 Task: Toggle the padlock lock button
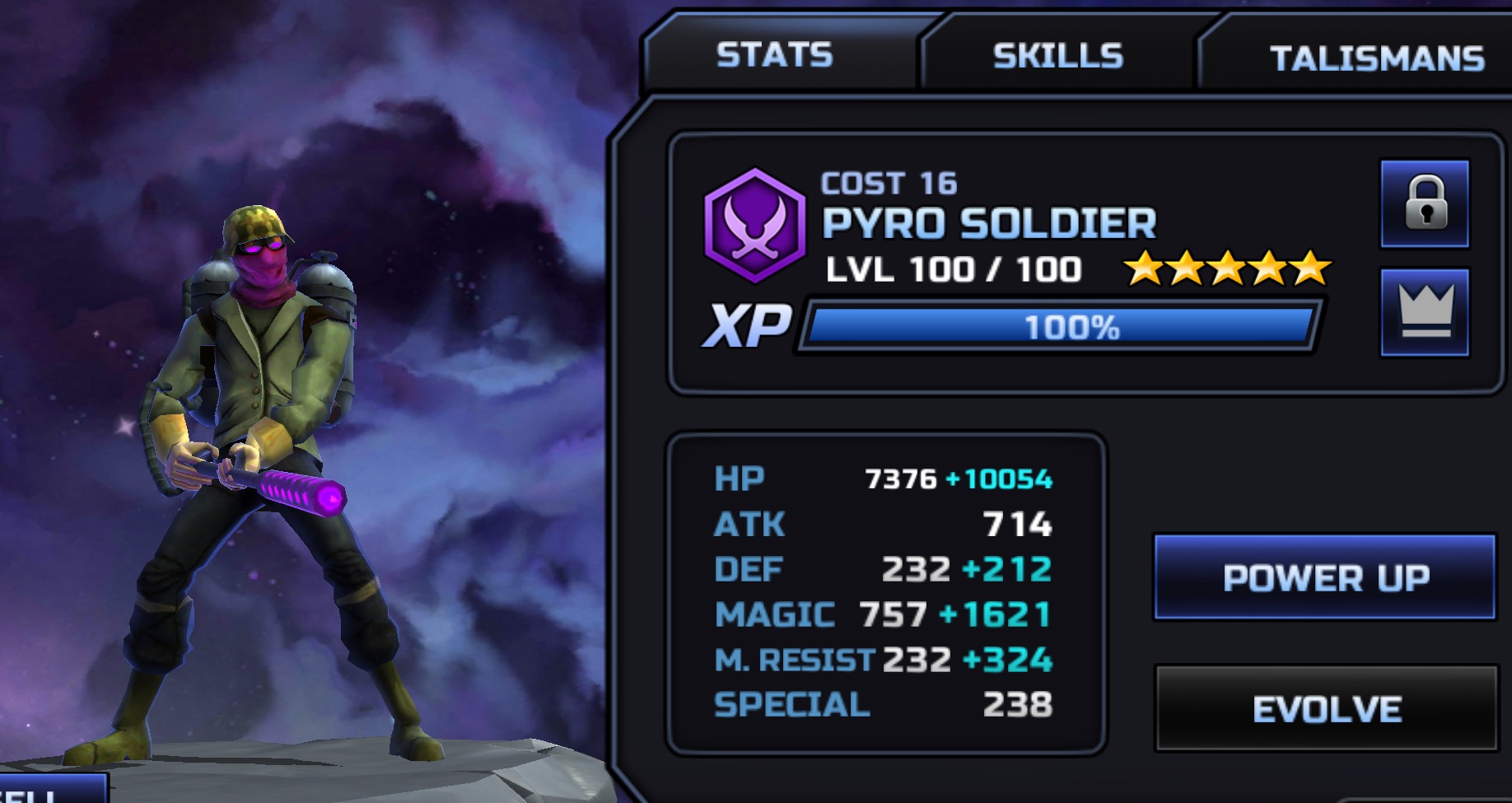click(1425, 203)
